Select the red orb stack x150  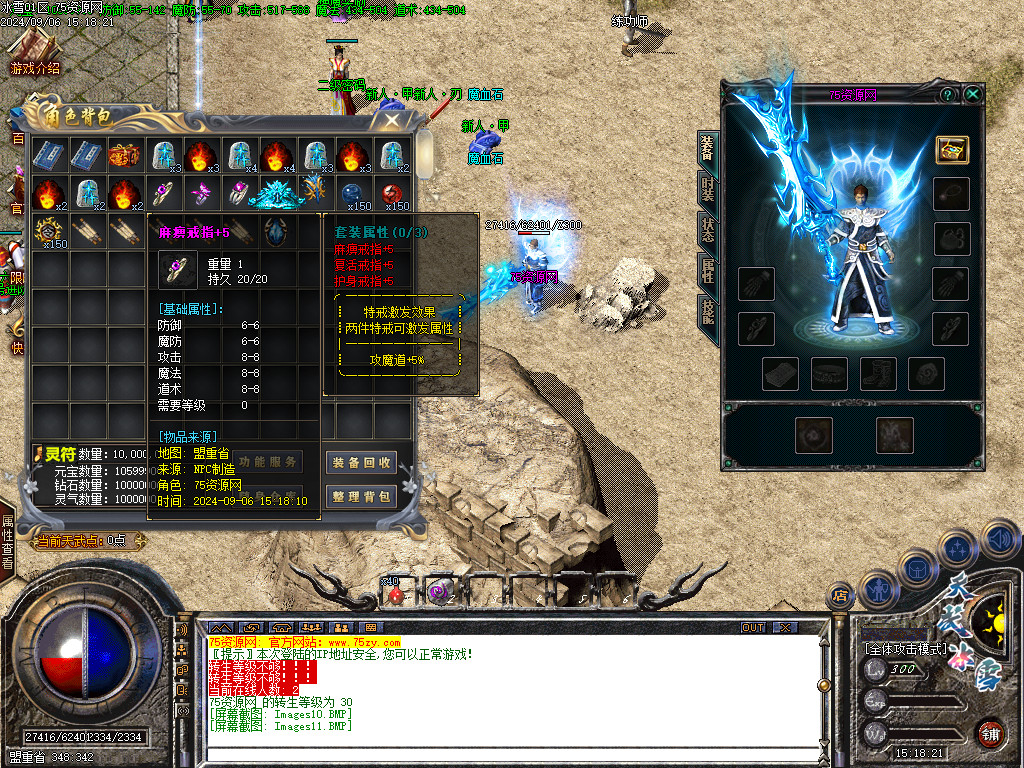[391, 193]
